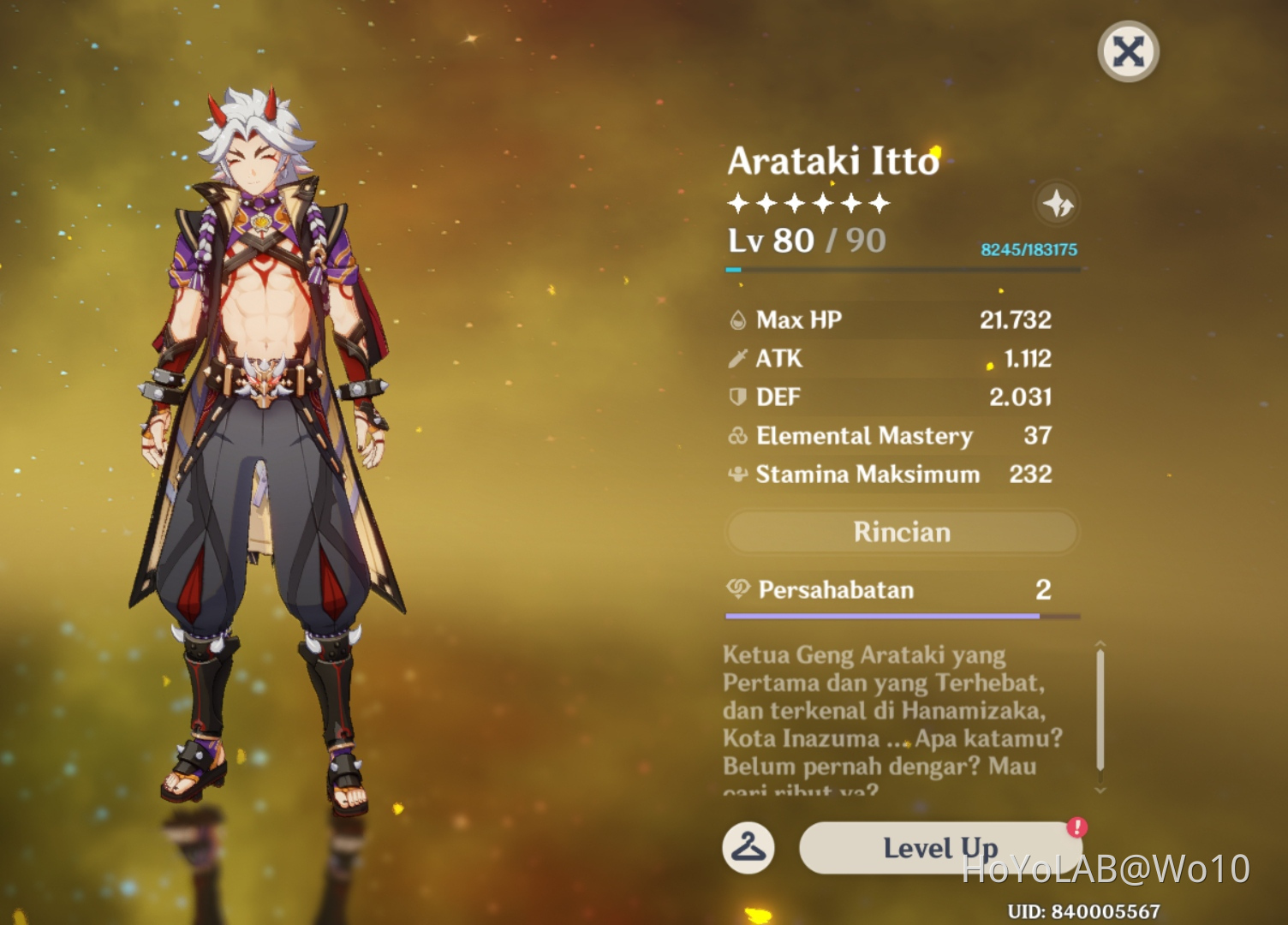
Task: Open the Rincian details panel
Action: [900, 532]
